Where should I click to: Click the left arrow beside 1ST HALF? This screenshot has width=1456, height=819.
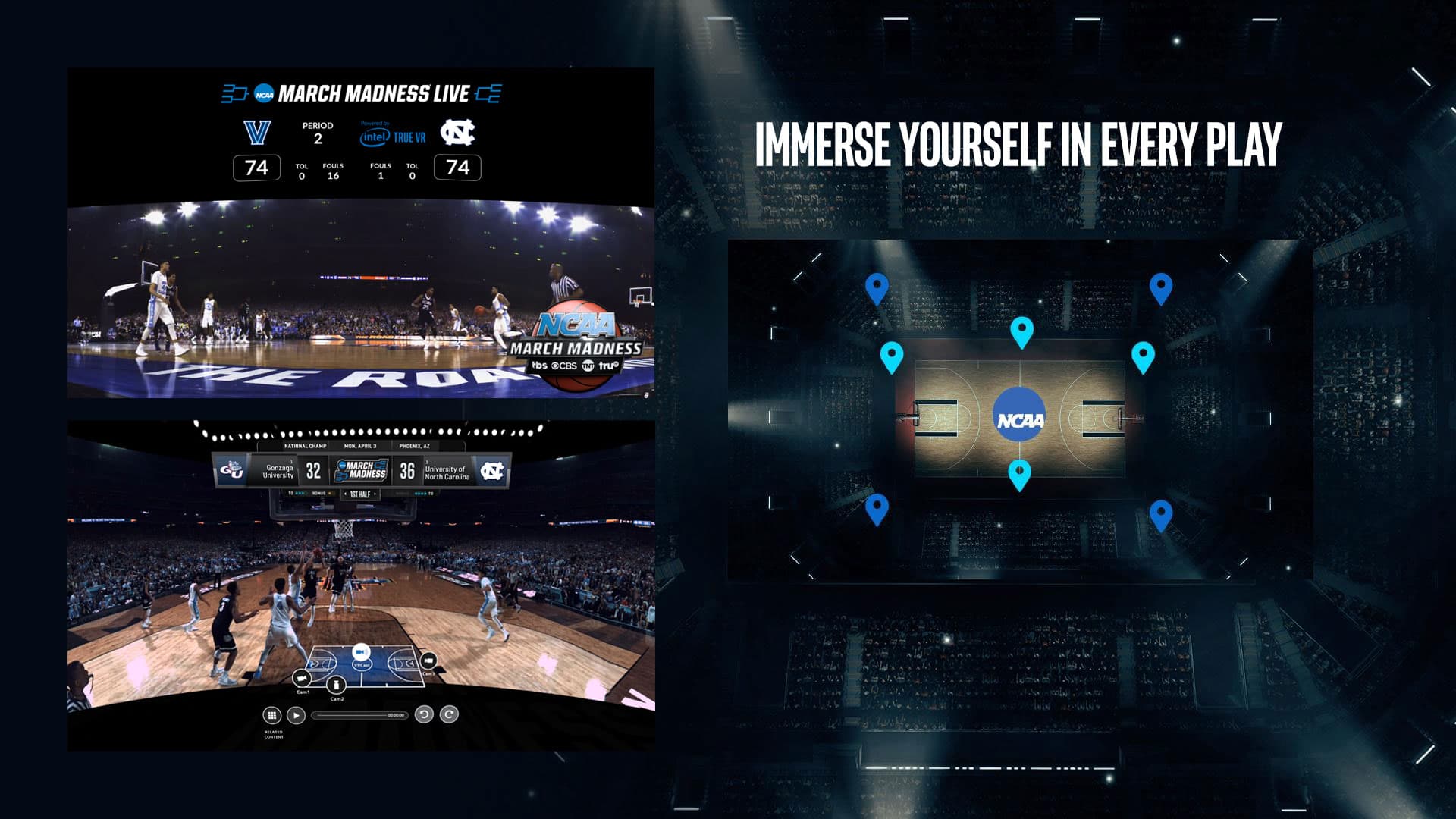click(346, 494)
